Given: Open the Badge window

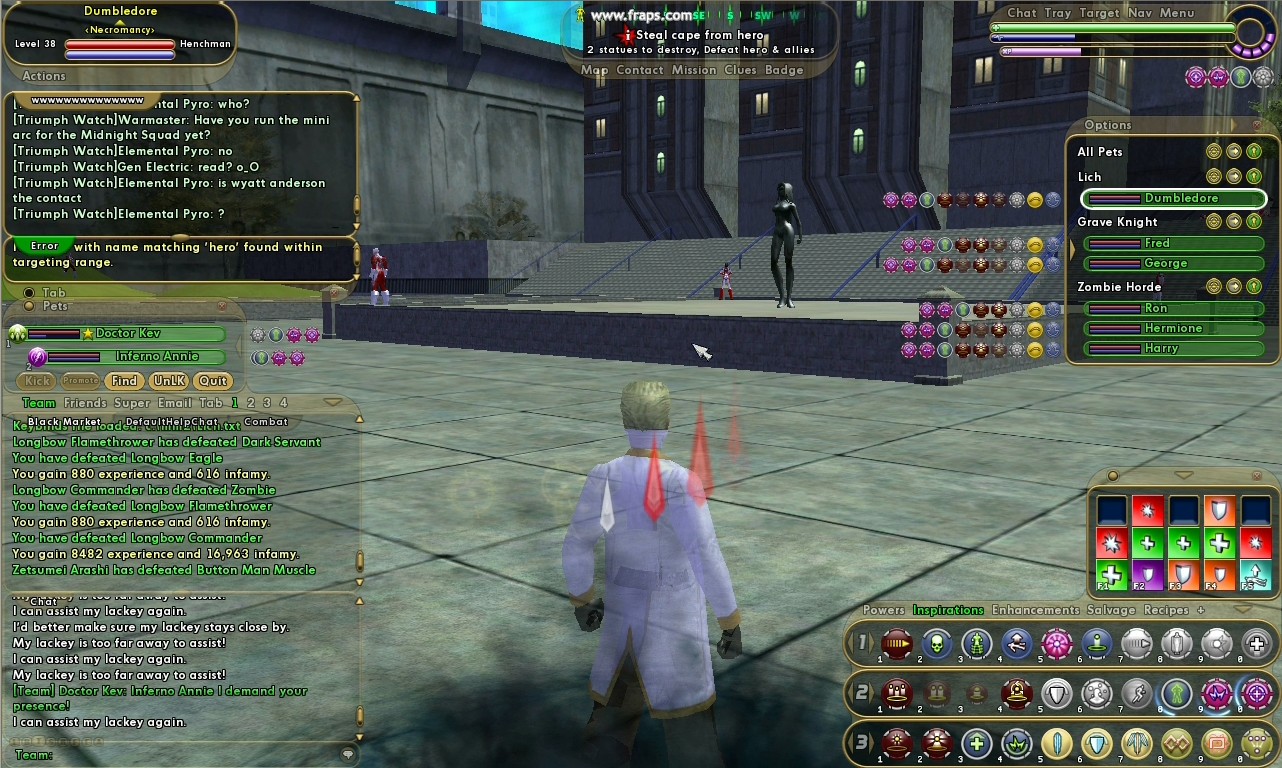Looking at the screenshot, I should [x=784, y=70].
